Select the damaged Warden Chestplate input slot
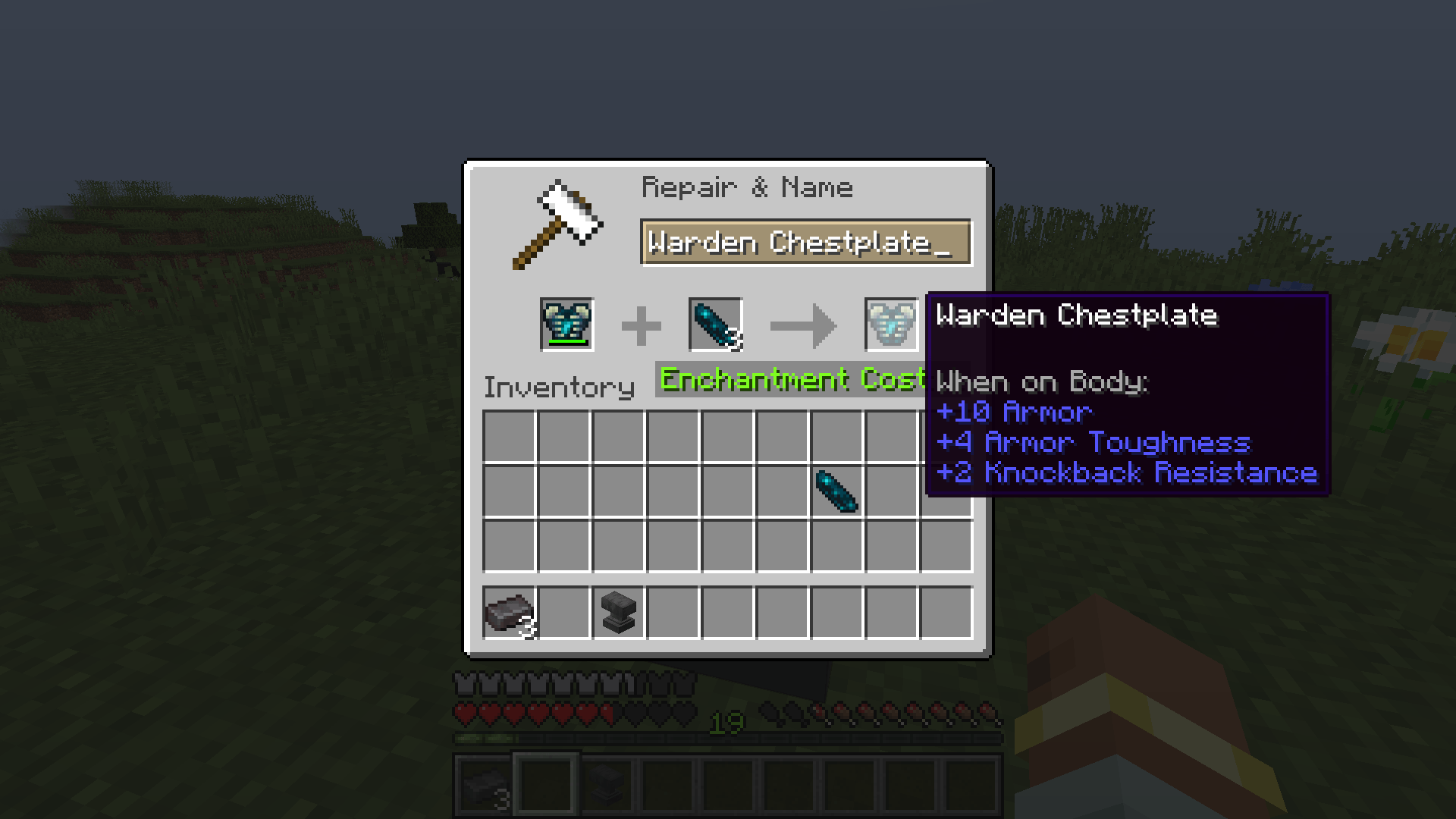 click(566, 325)
